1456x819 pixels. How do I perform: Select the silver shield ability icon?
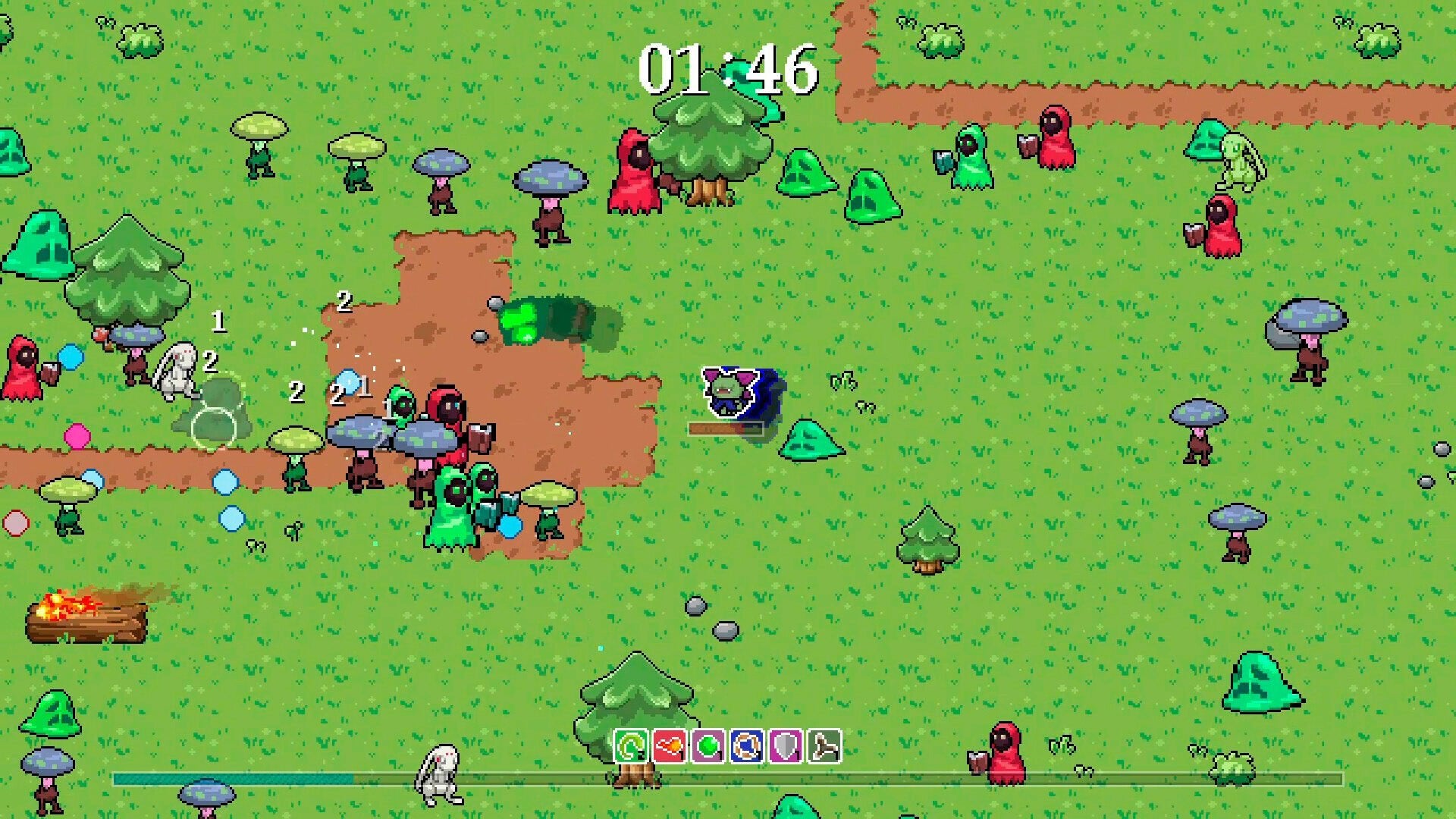tap(786, 747)
